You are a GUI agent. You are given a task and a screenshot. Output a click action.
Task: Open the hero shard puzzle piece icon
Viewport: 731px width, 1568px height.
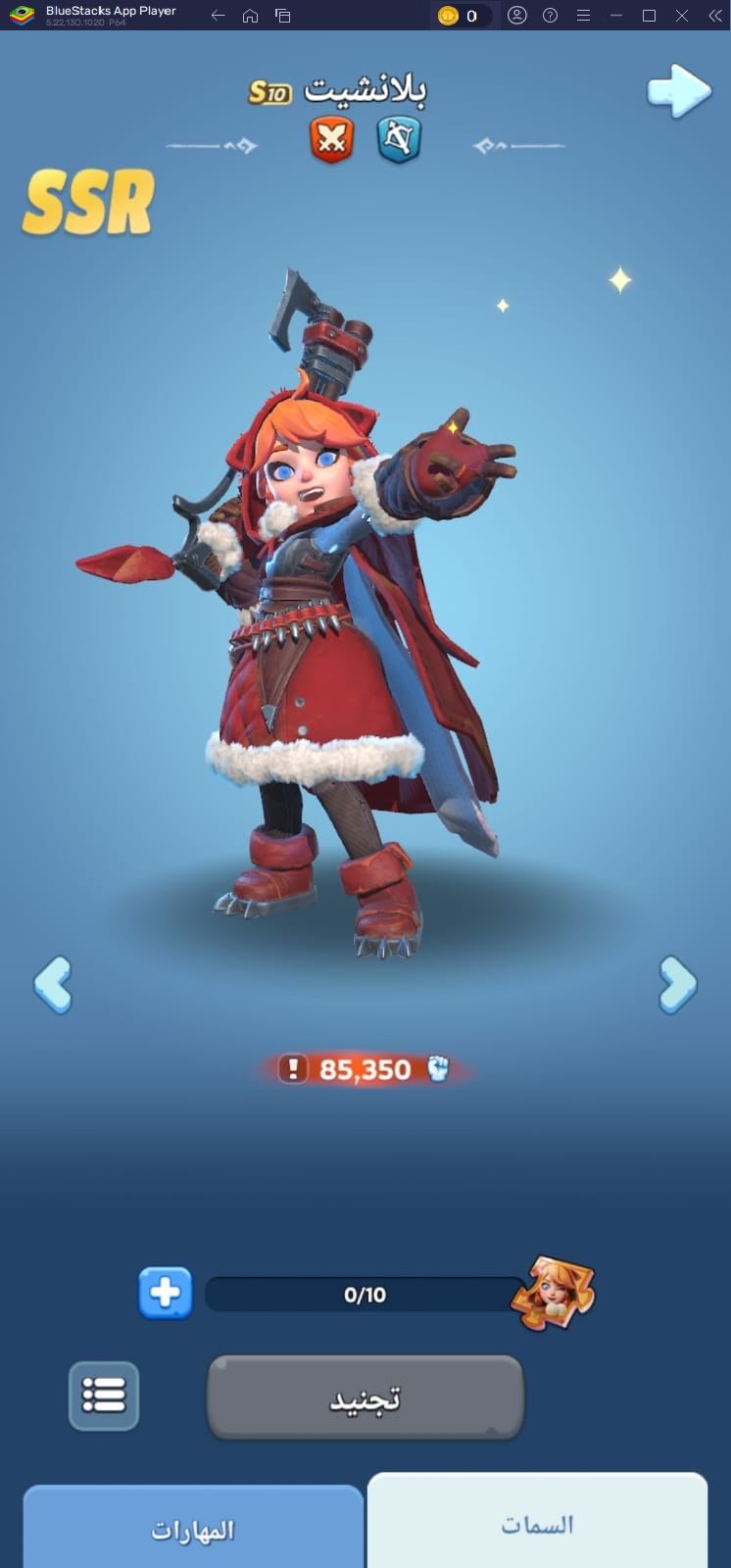point(554,1294)
